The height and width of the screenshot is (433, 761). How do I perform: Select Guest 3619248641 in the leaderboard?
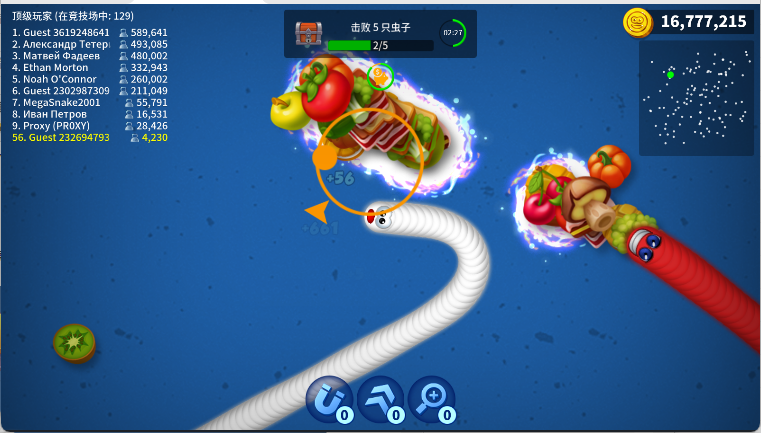pyautogui.click(x=90, y=32)
